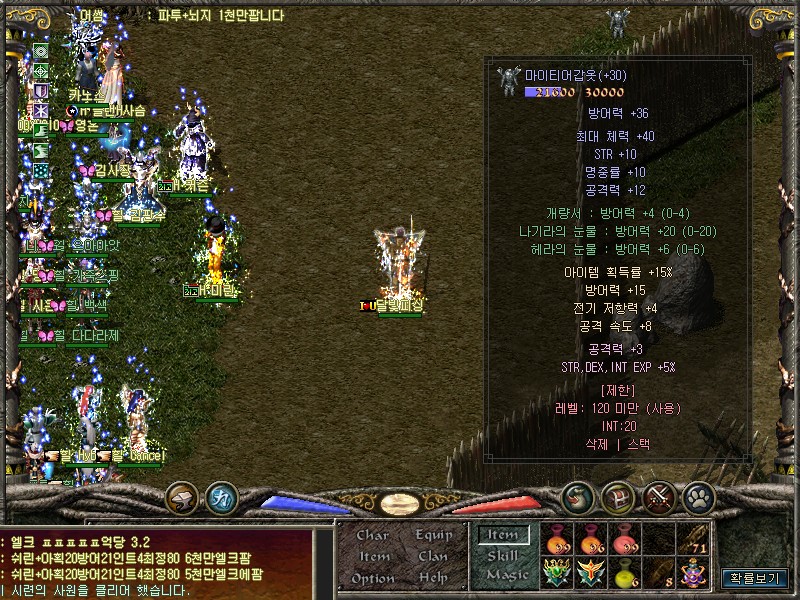Click the paw print pet button
800x600 pixels.
pos(698,496)
